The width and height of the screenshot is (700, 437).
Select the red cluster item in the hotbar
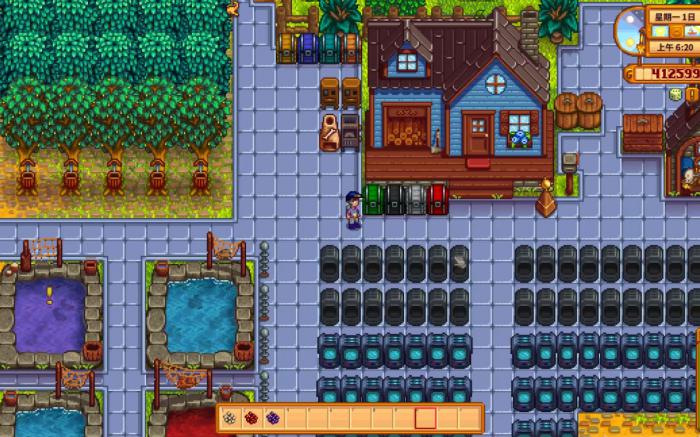(x=251, y=417)
